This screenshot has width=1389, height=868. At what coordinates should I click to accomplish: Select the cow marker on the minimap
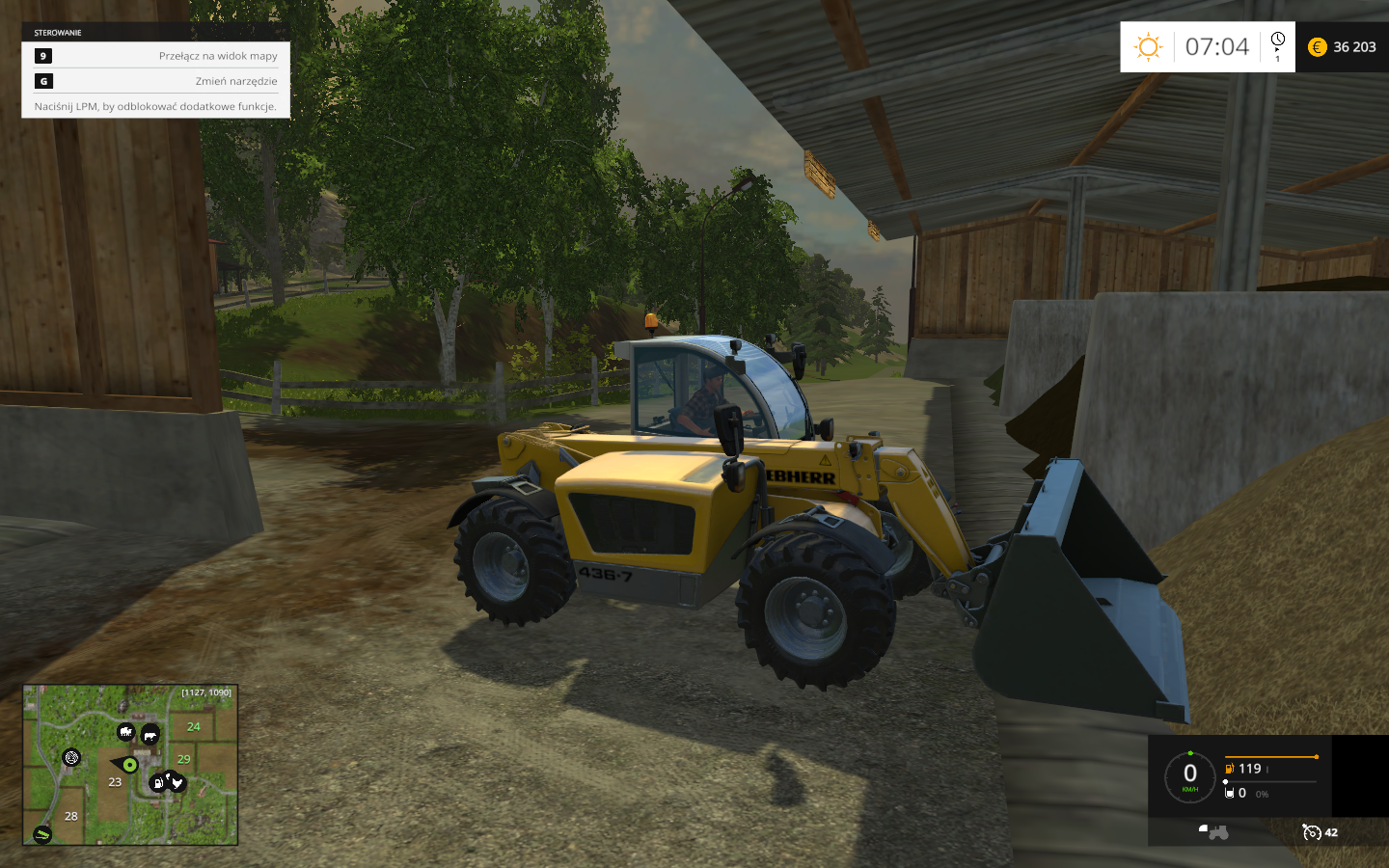point(150,736)
